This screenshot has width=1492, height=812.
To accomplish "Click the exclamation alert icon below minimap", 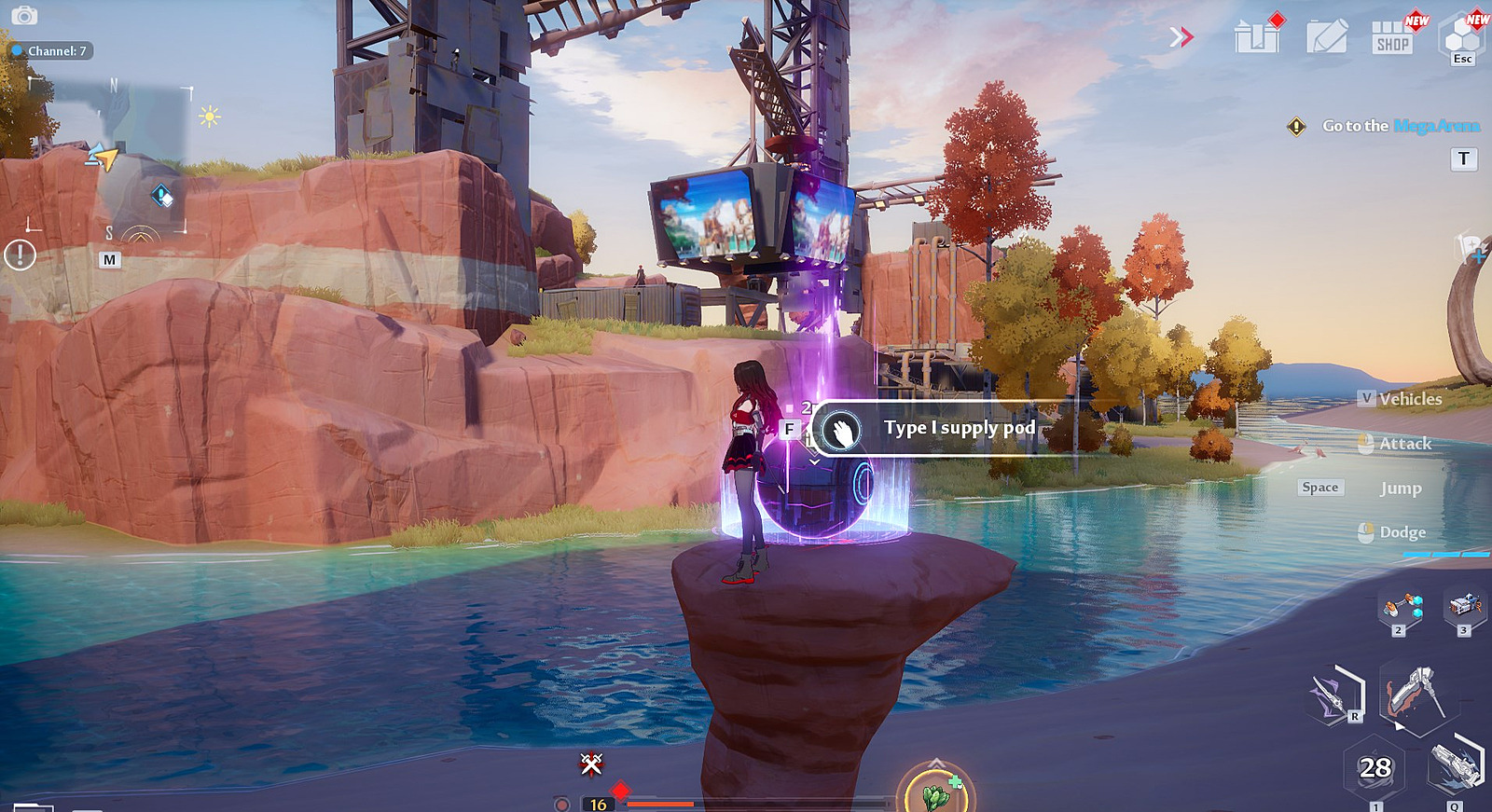I will [x=20, y=255].
